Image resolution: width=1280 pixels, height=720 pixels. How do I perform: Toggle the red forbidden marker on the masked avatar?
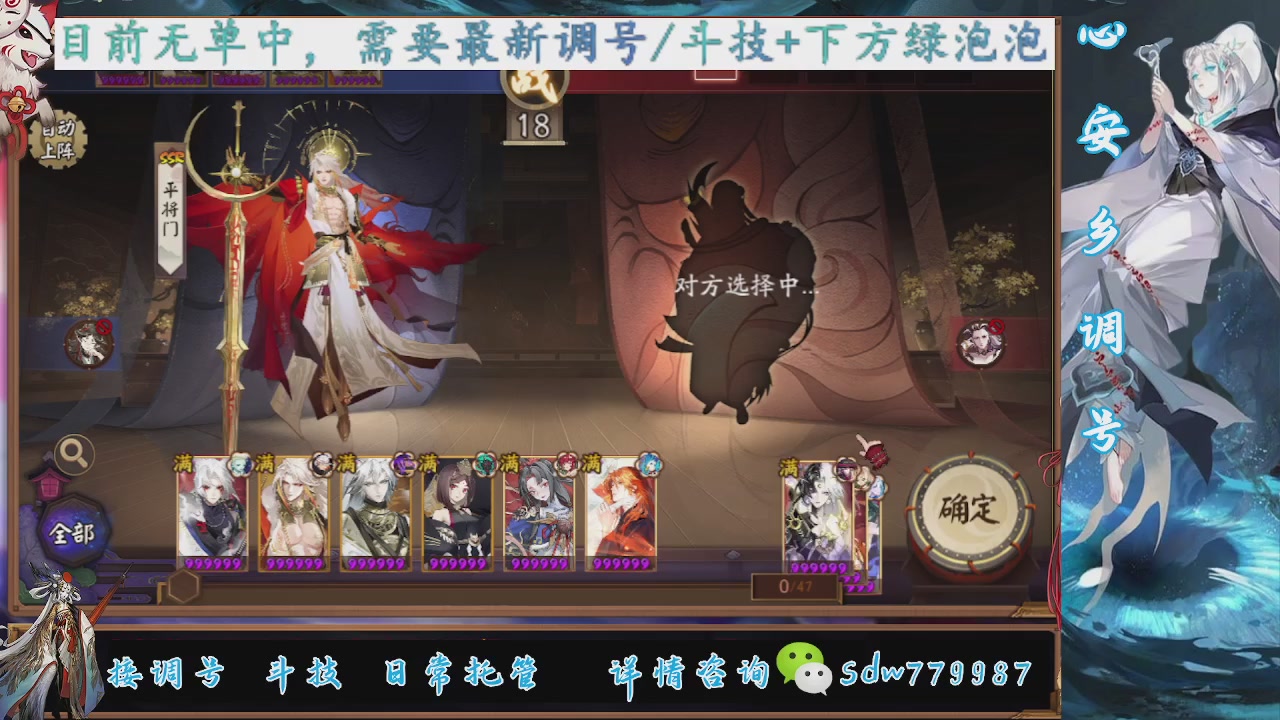coord(104,327)
